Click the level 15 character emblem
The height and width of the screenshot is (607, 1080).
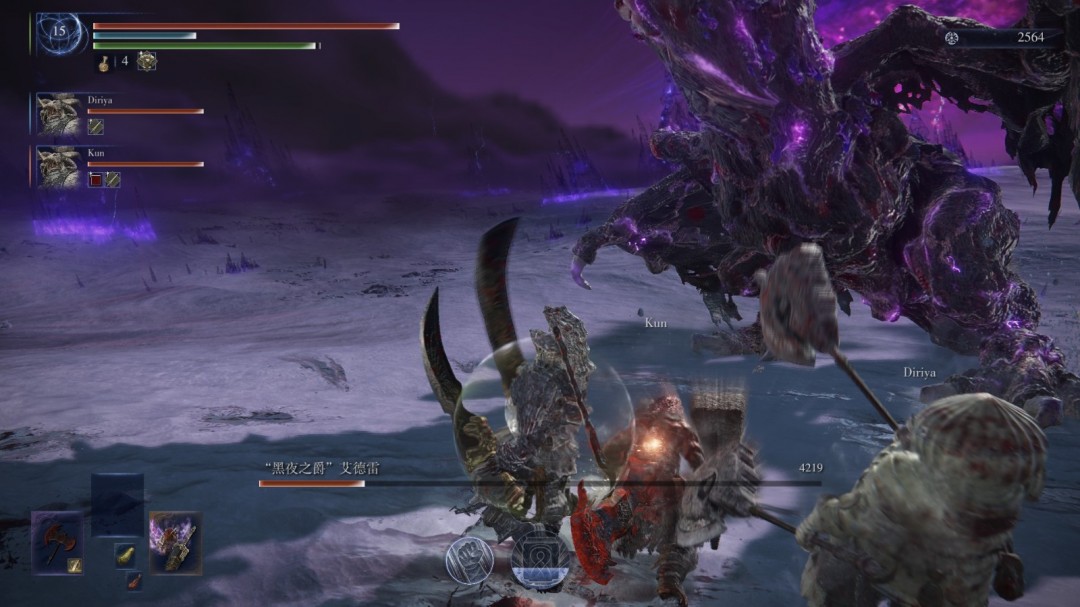59,33
